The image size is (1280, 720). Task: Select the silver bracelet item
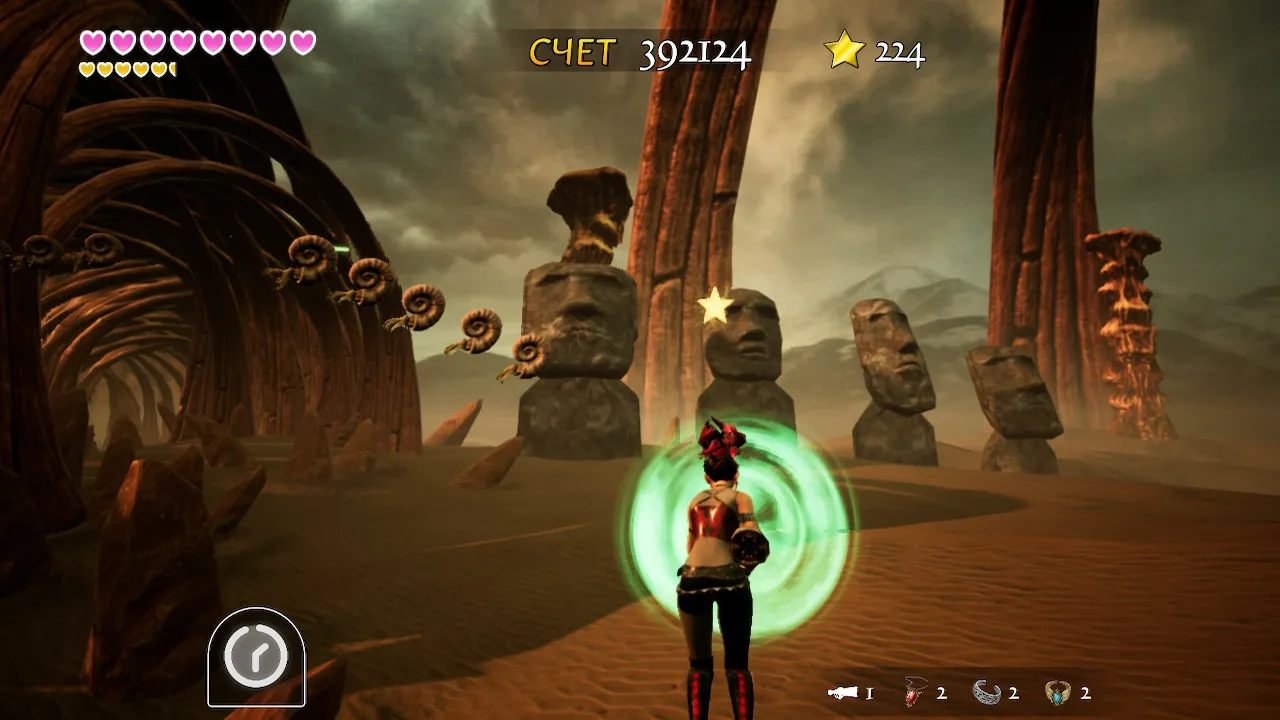point(987,691)
